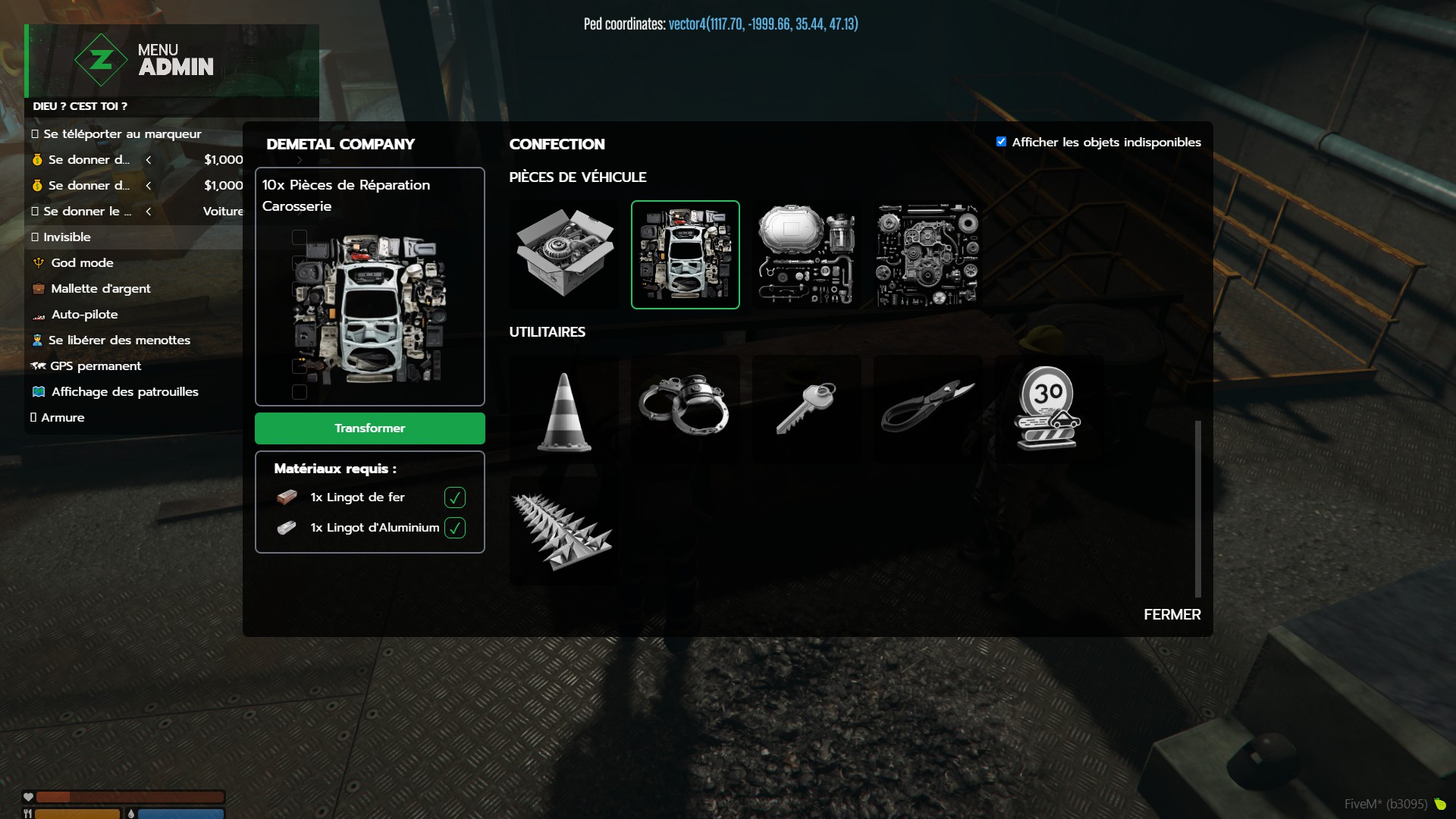Enable Auto-pilote from admin menu

tap(84, 315)
